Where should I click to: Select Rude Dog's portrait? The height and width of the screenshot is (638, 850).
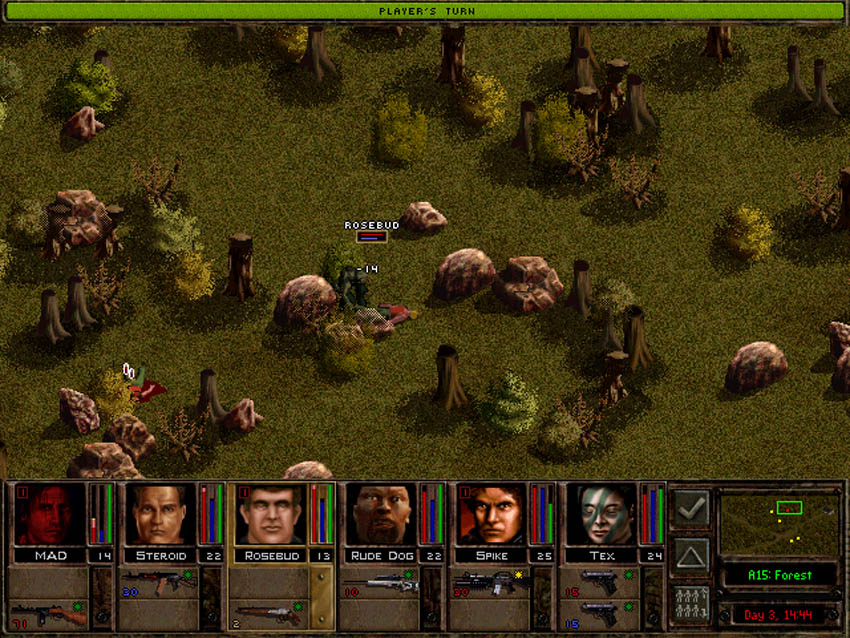pos(379,514)
